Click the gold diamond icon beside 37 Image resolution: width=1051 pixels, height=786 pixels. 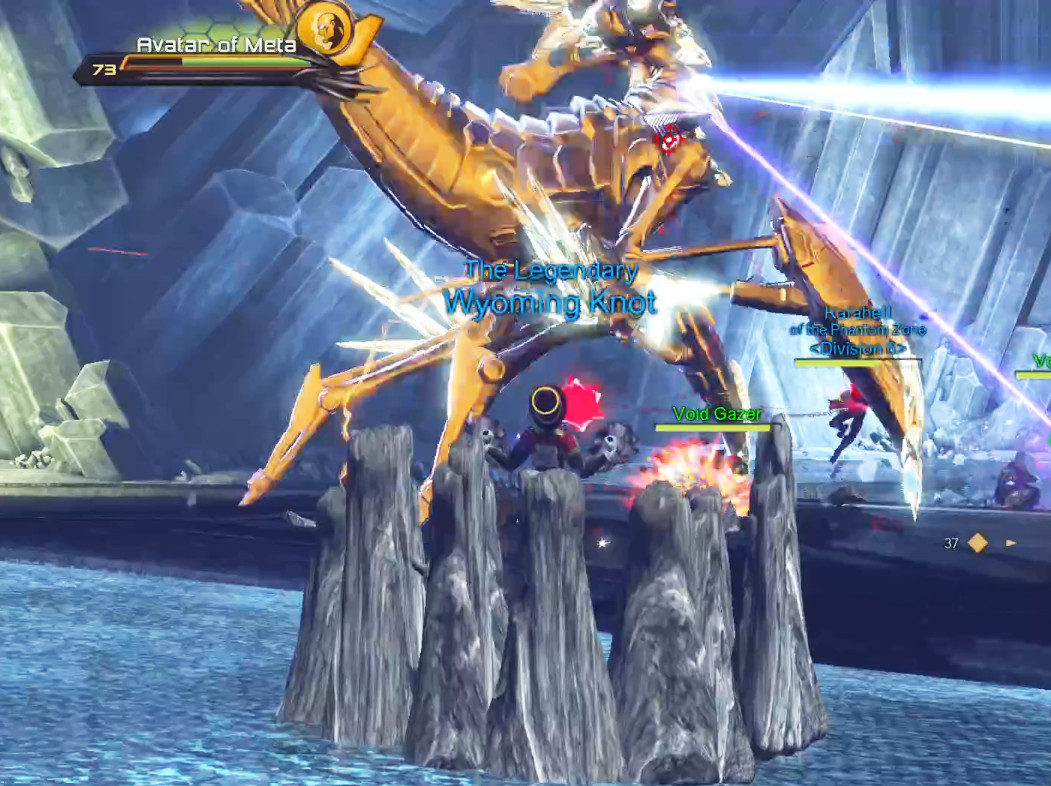978,543
